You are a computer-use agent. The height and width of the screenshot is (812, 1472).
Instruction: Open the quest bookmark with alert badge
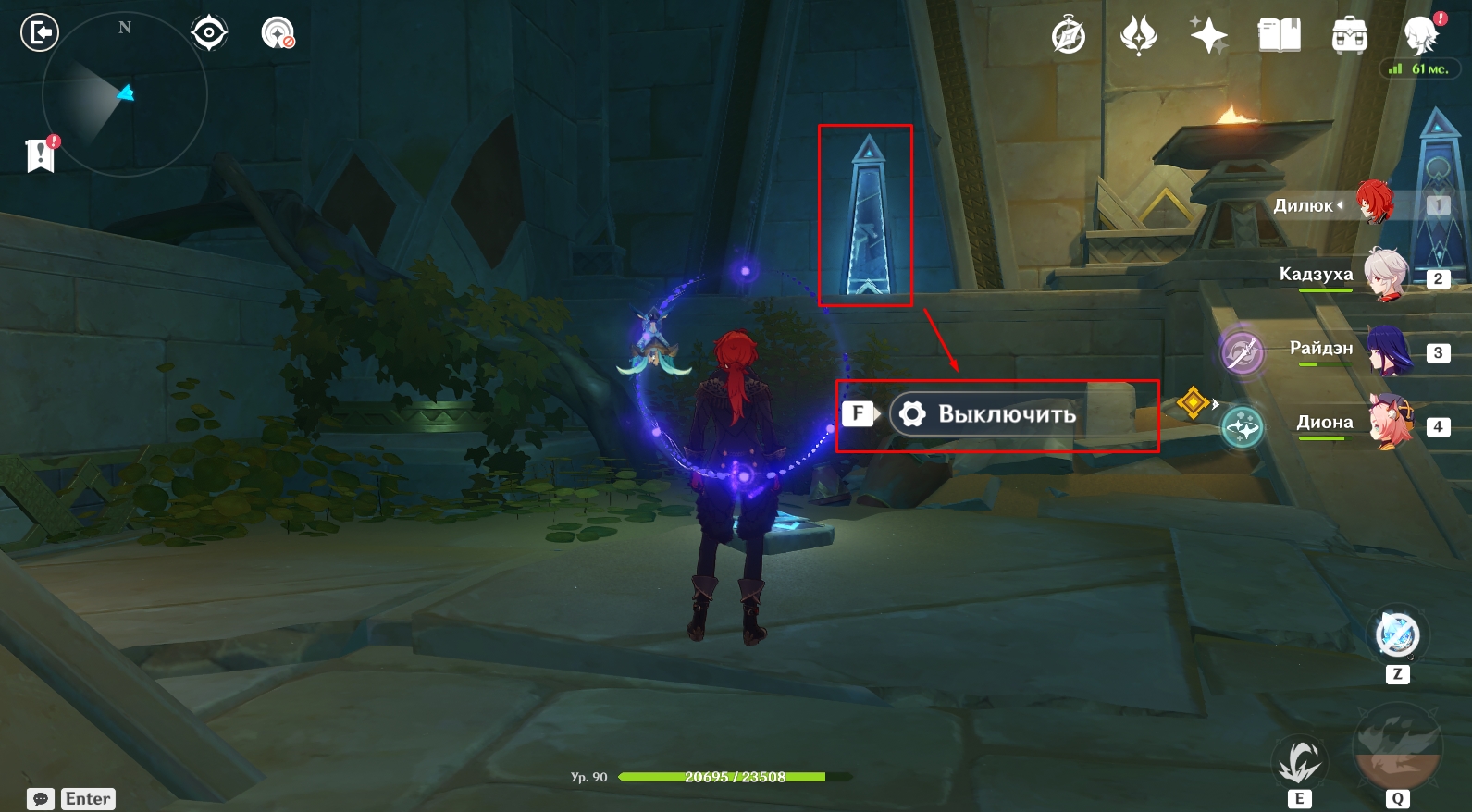(x=41, y=155)
